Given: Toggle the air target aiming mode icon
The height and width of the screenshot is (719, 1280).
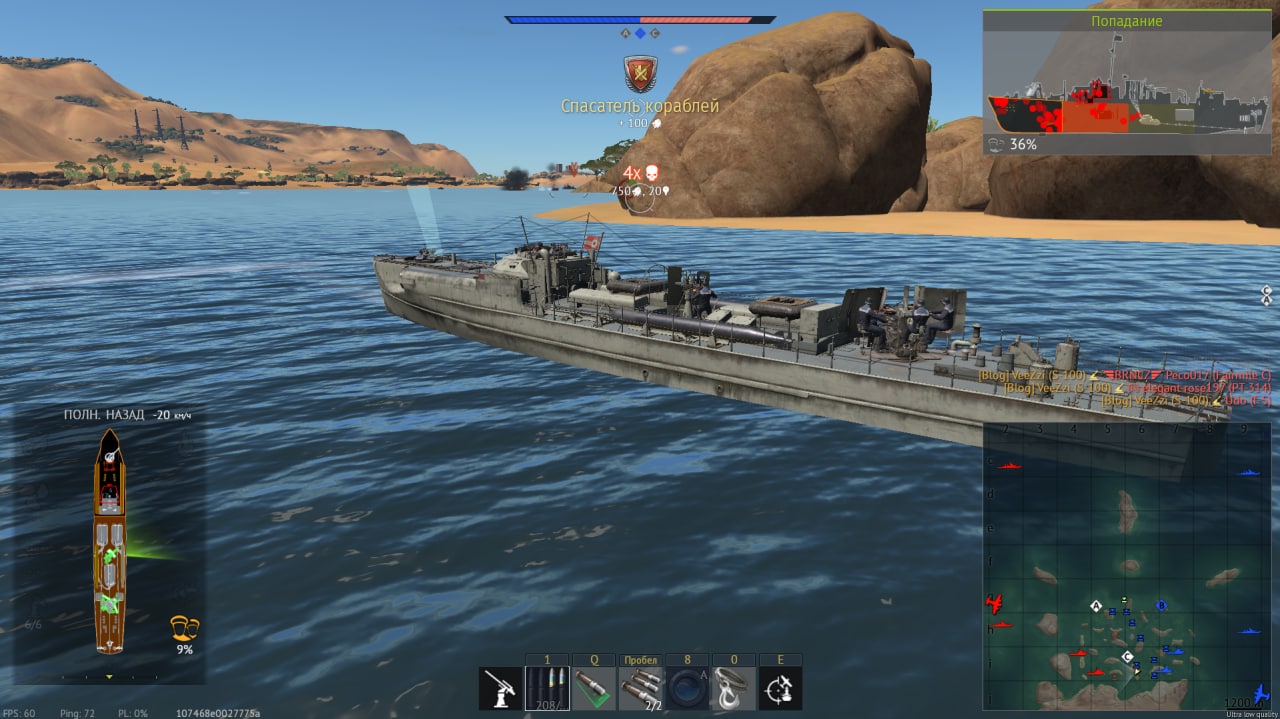Looking at the screenshot, I should [781, 688].
